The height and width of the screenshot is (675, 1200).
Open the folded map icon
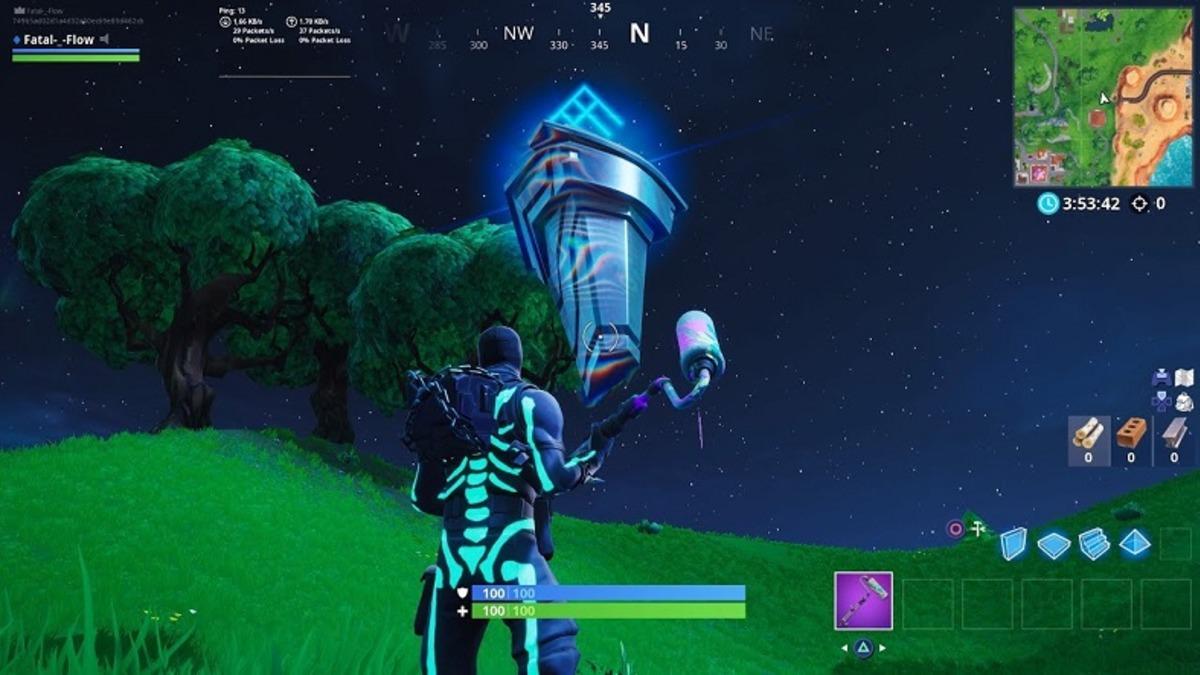tap(1184, 378)
